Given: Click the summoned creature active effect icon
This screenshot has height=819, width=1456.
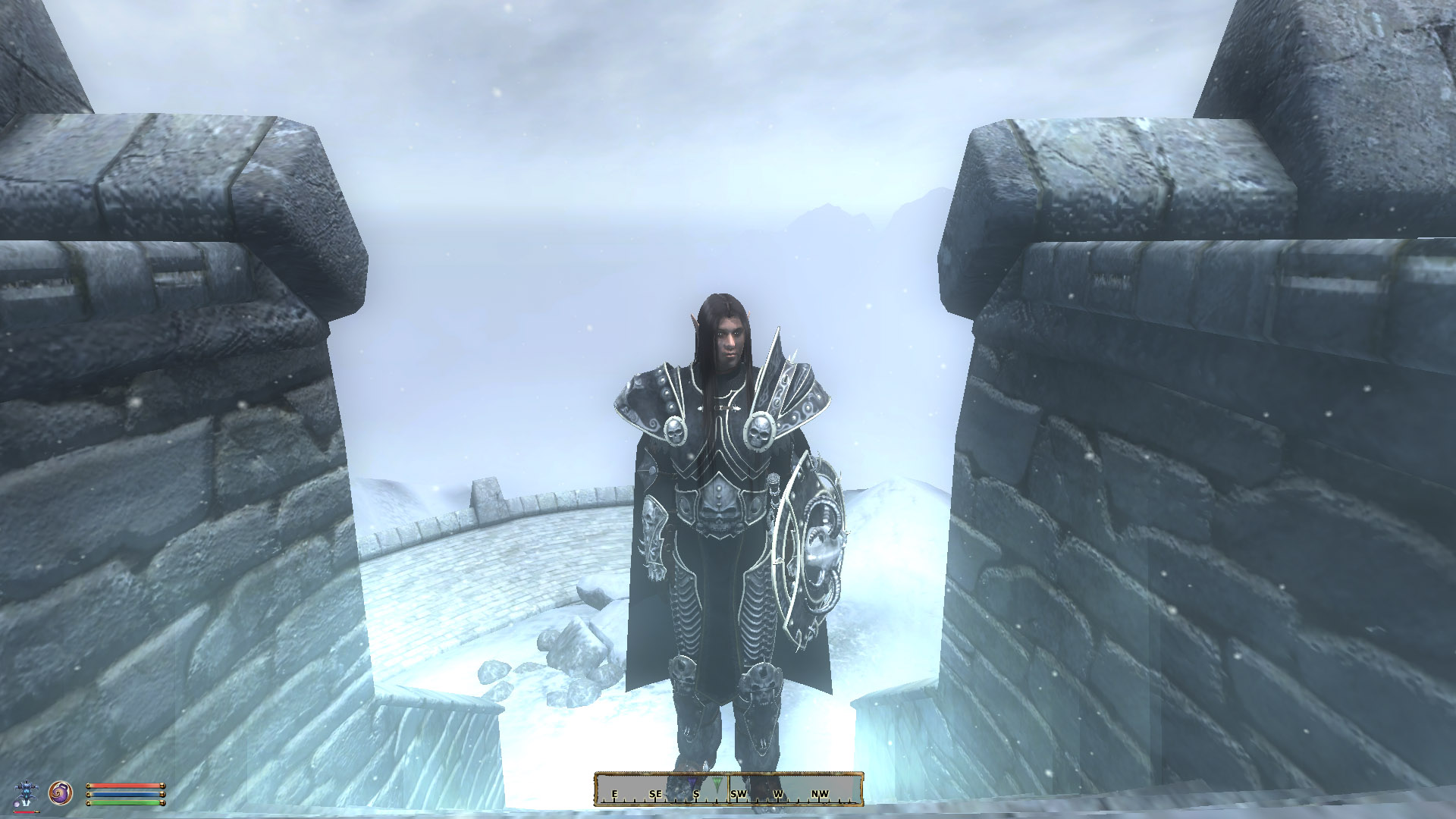Looking at the screenshot, I should 26,792.
